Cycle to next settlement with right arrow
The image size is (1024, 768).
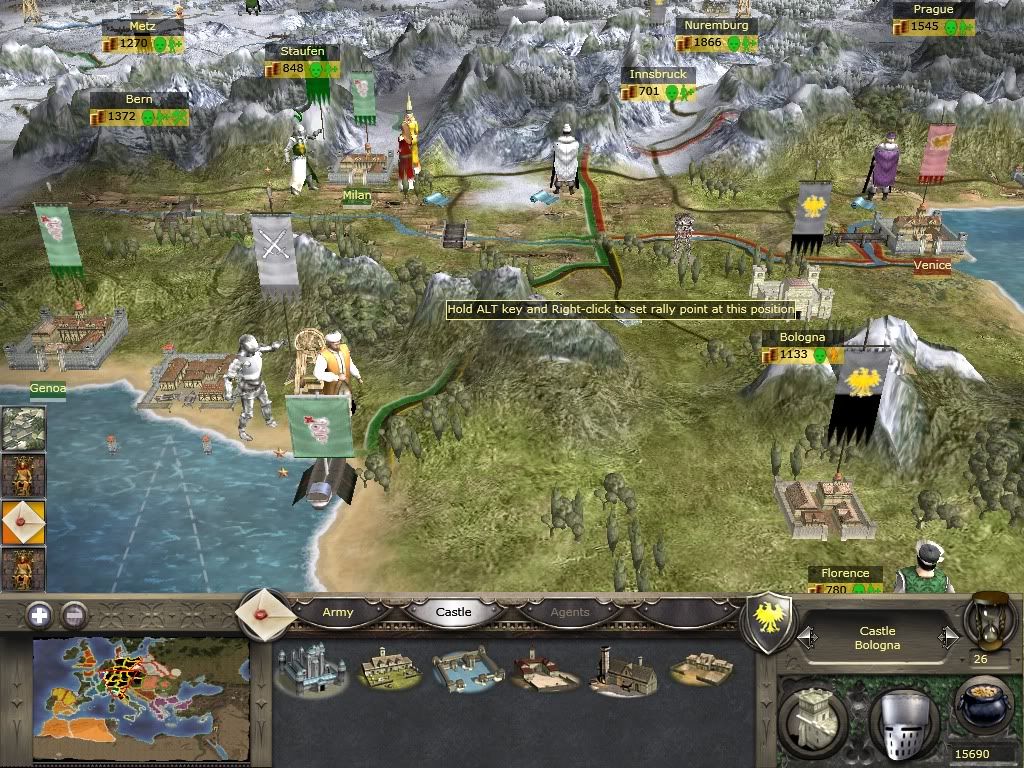[x=947, y=637]
